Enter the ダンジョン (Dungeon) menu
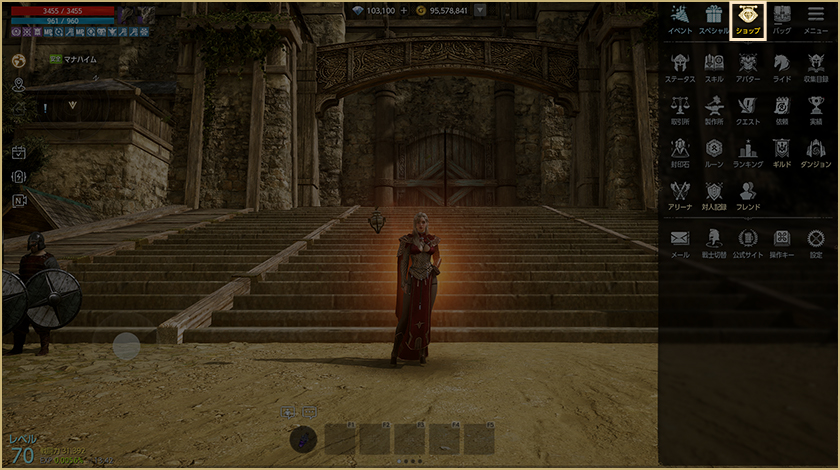840x470 pixels. pos(816,152)
